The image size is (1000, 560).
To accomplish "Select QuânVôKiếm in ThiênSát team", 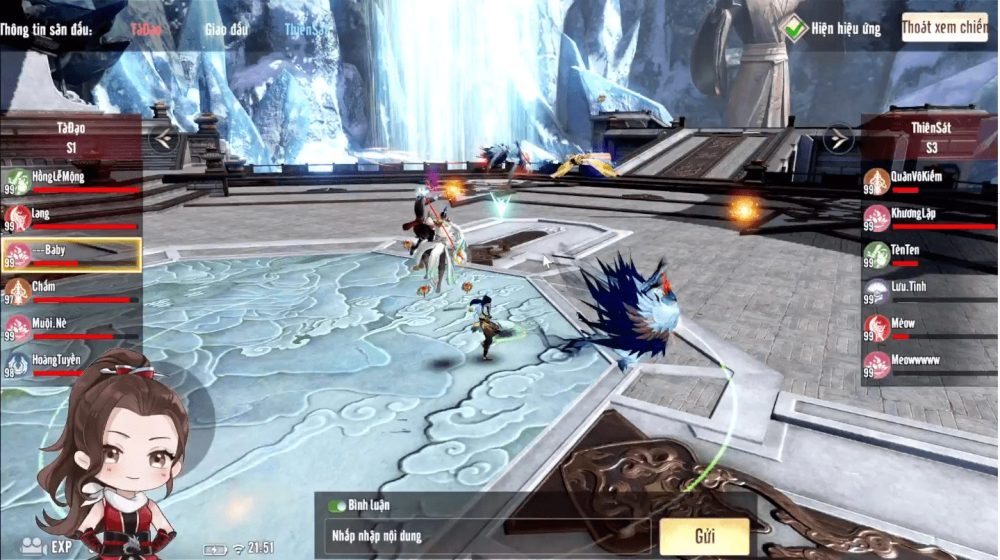I will tap(929, 182).
